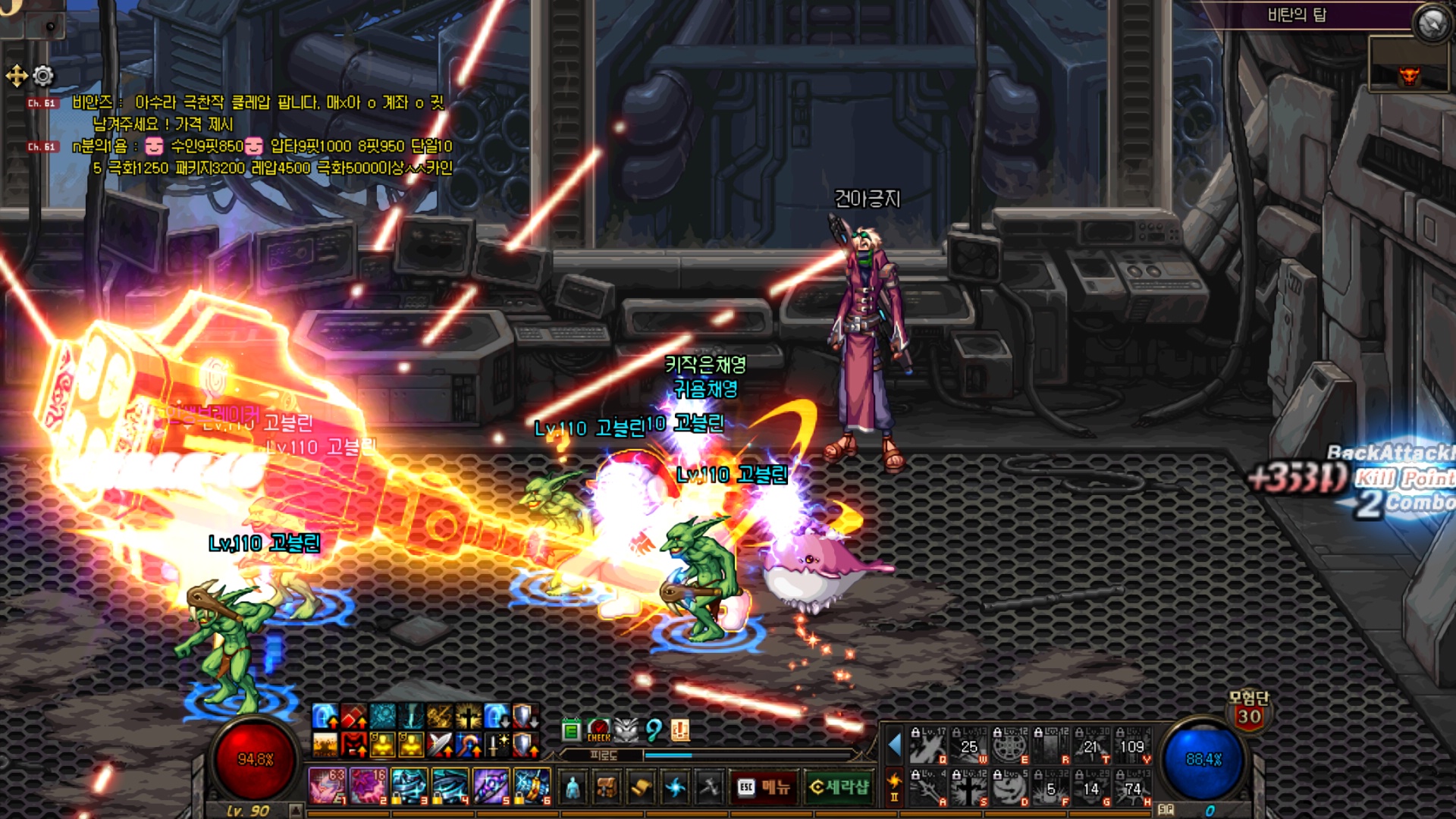Select the quick slot 5 purple item
Viewport: 1456px width, 819px height.
tap(491, 786)
